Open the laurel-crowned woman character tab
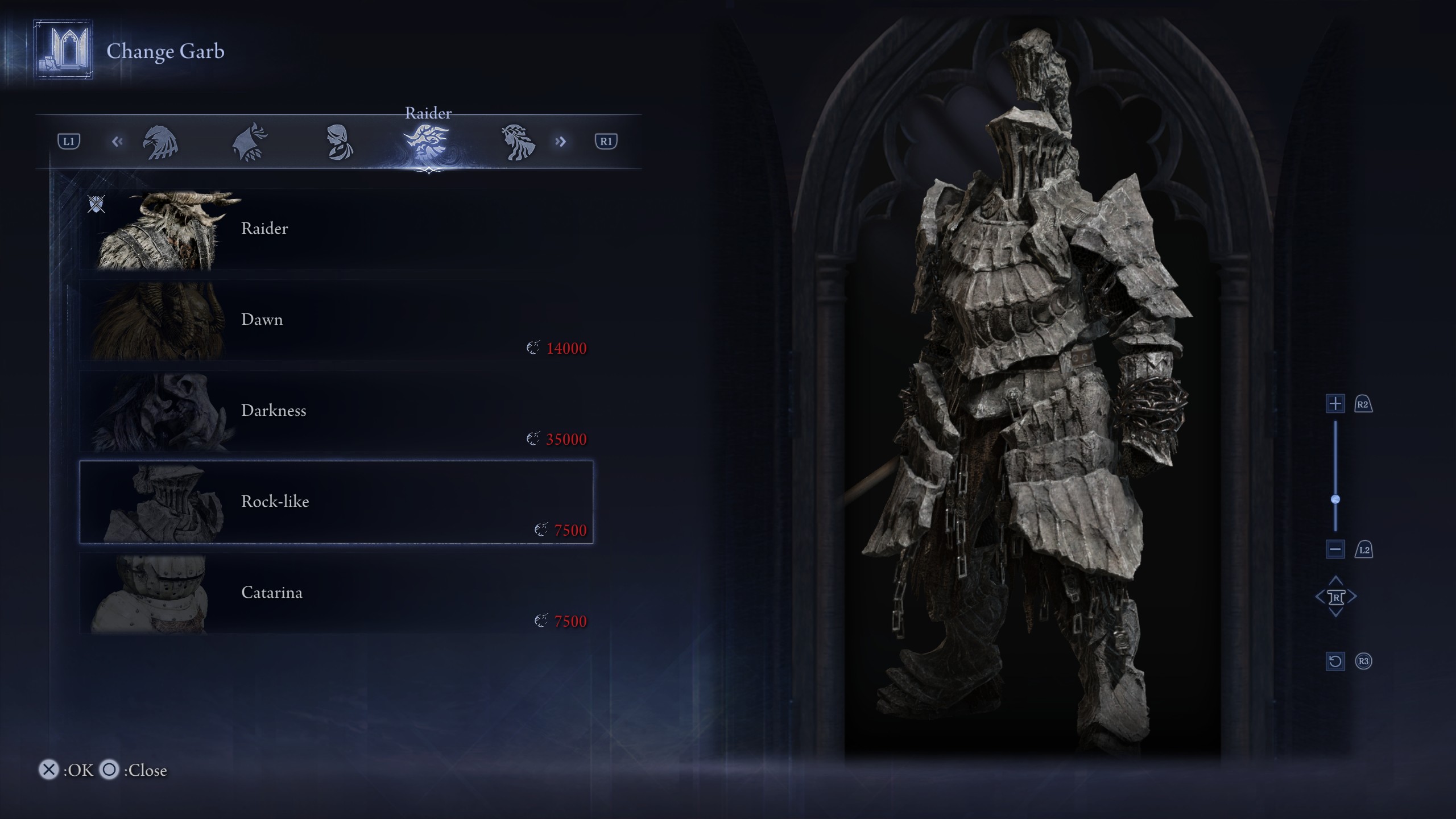This screenshot has height=819, width=1456. point(517,142)
